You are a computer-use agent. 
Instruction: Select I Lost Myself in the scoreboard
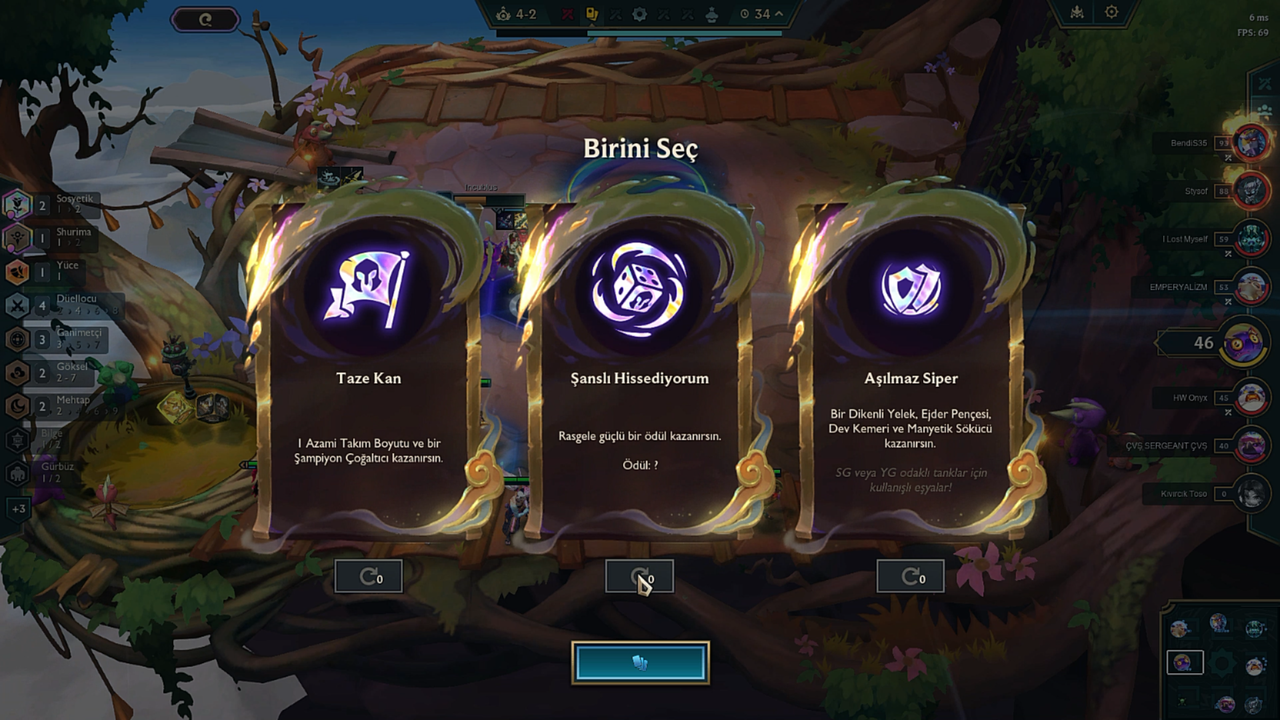1251,239
